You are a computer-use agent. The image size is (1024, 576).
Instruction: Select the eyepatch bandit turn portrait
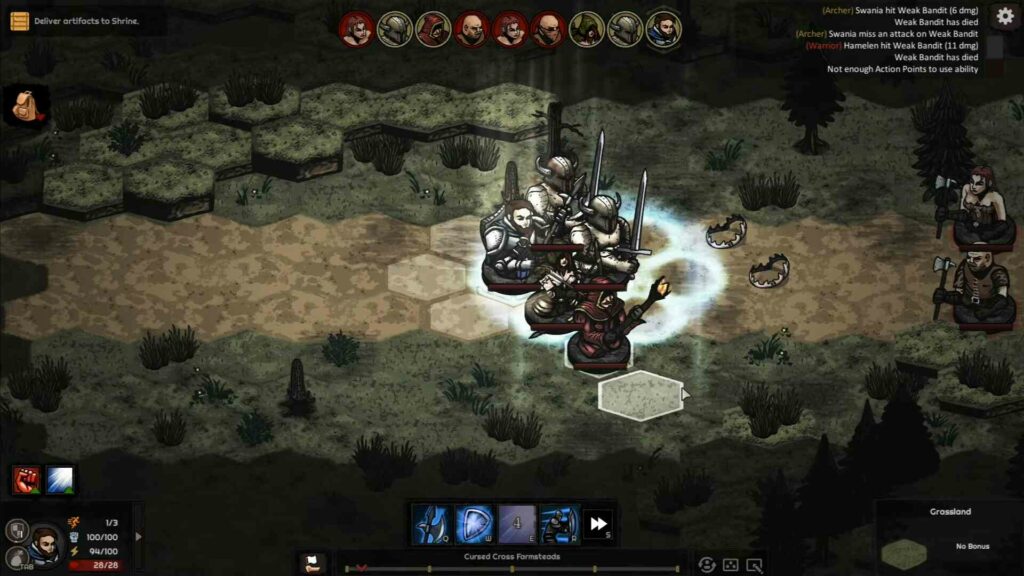(x=548, y=29)
